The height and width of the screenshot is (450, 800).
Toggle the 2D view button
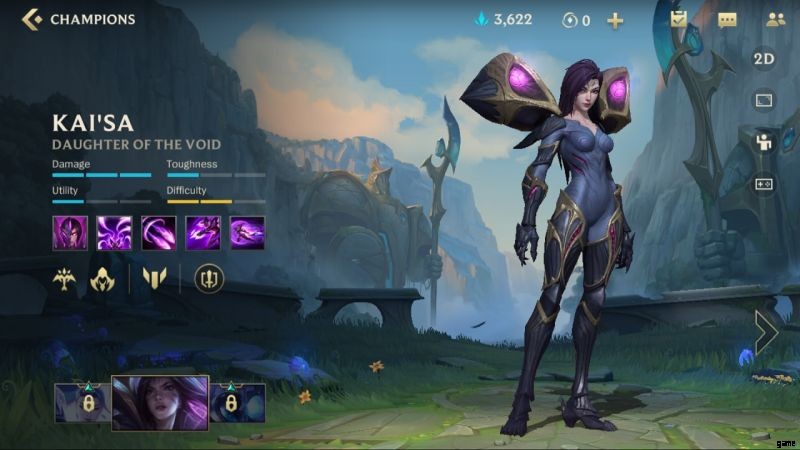(763, 59)
